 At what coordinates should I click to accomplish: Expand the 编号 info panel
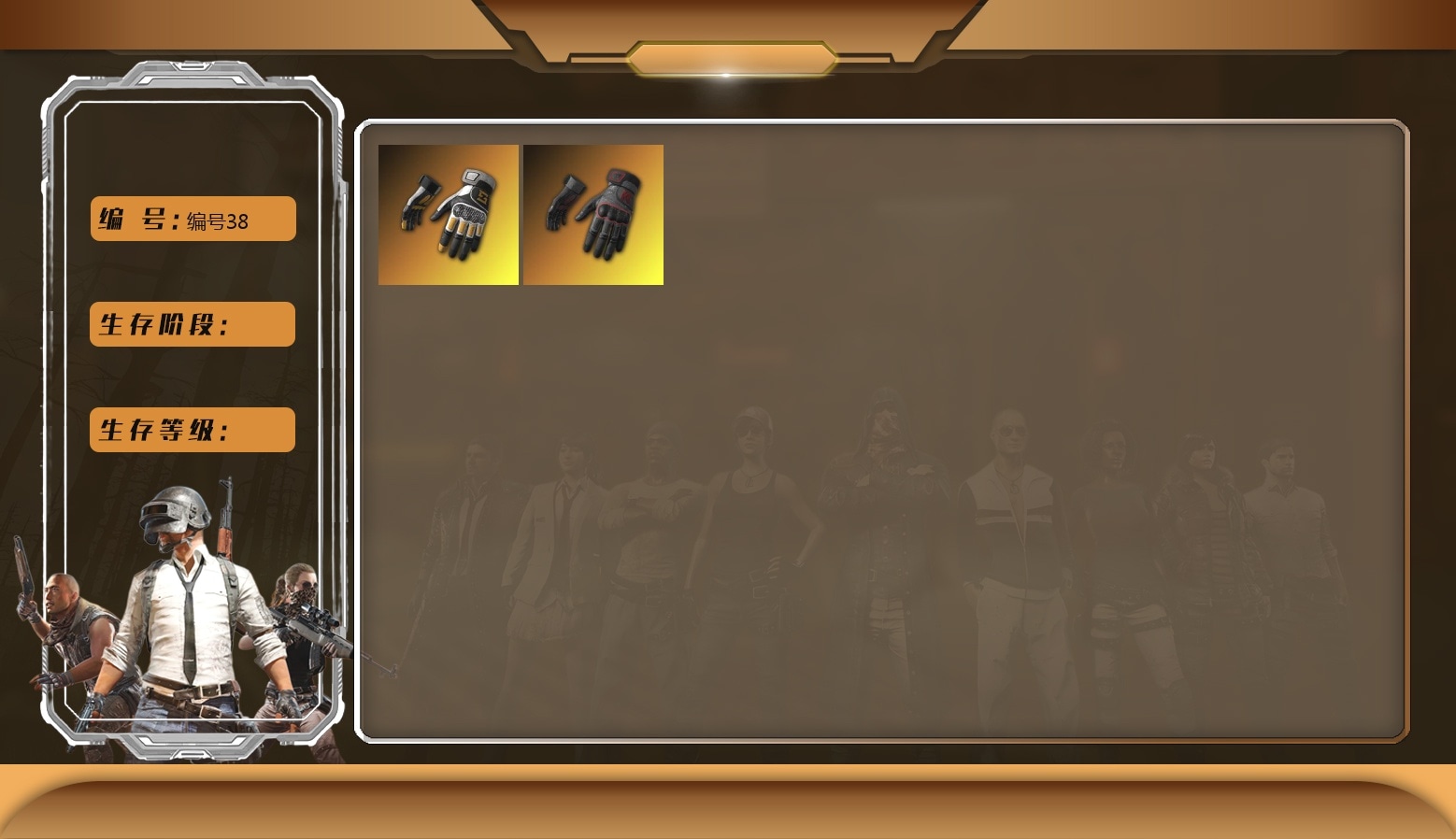[x=192, y=219]
